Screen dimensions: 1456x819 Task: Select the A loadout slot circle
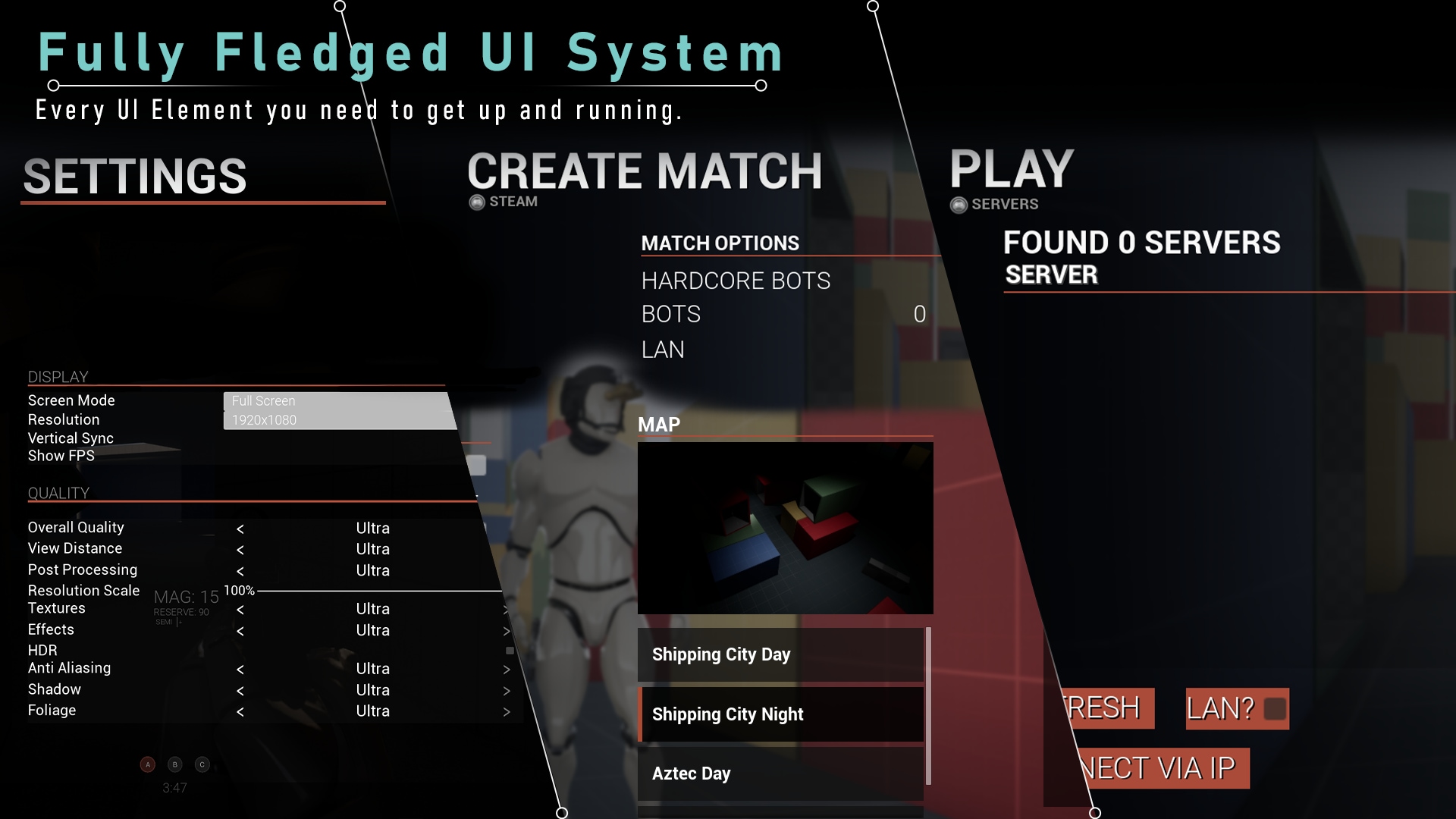[x=146, y=764]
